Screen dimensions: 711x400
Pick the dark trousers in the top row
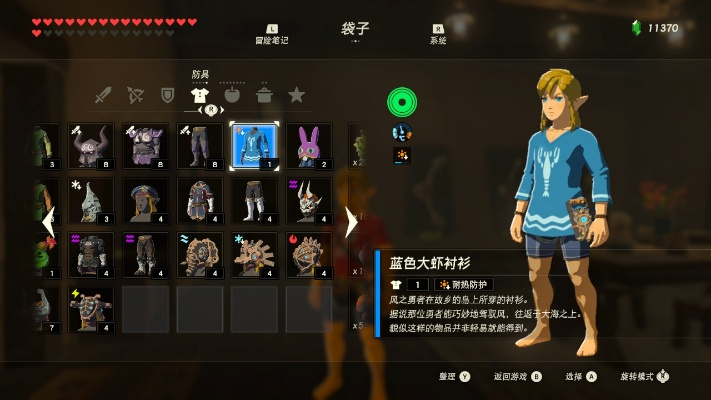(x=200, y=146)
